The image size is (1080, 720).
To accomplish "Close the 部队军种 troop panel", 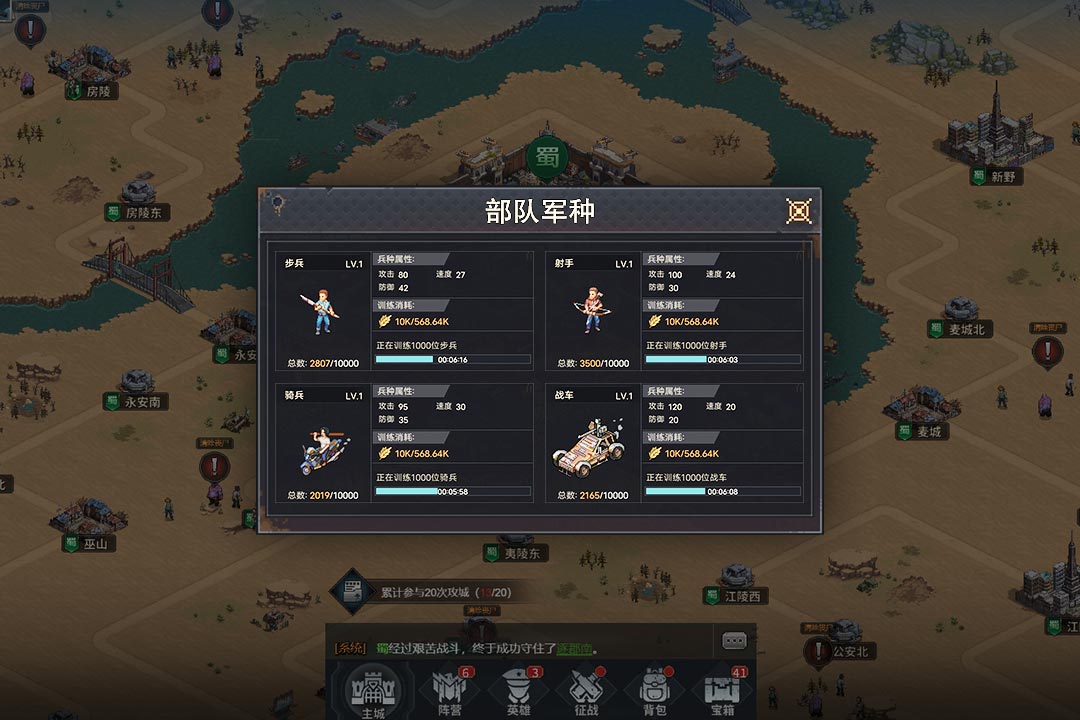I will pyautogui.click(x=798, y=211).
